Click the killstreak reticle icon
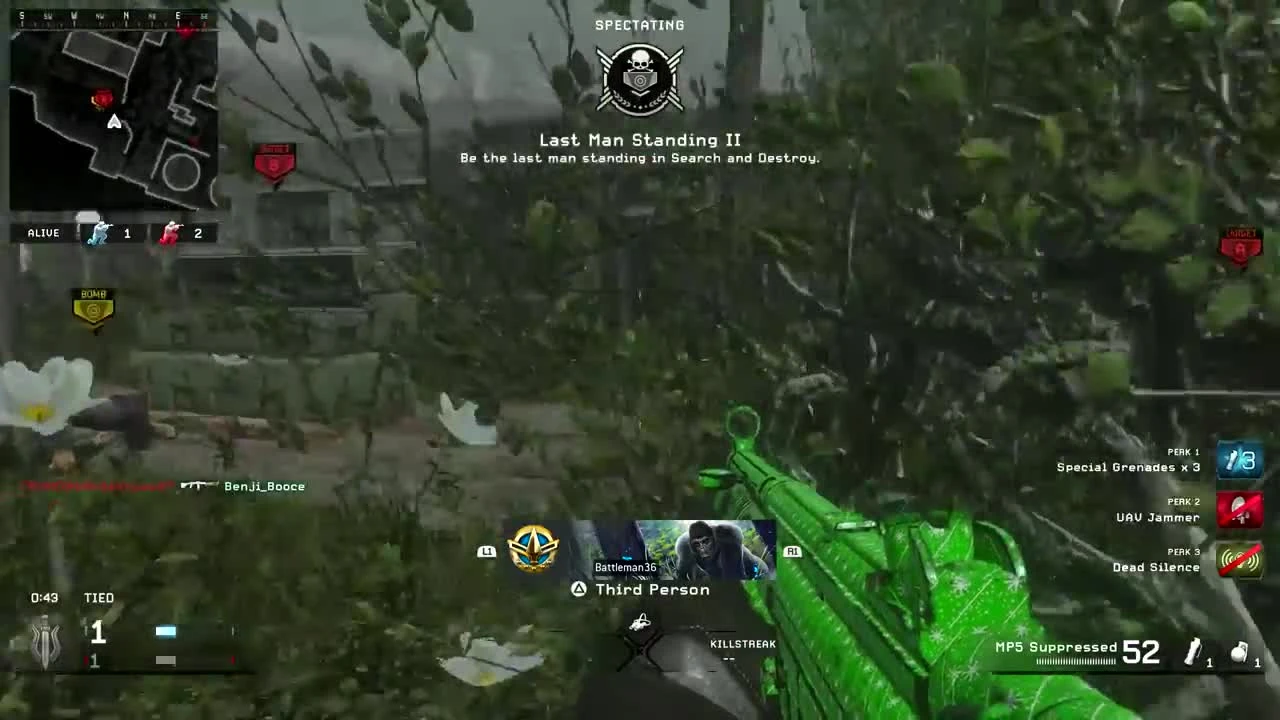Viewport: 1280px width, 720px height. [x=640, y=622]
